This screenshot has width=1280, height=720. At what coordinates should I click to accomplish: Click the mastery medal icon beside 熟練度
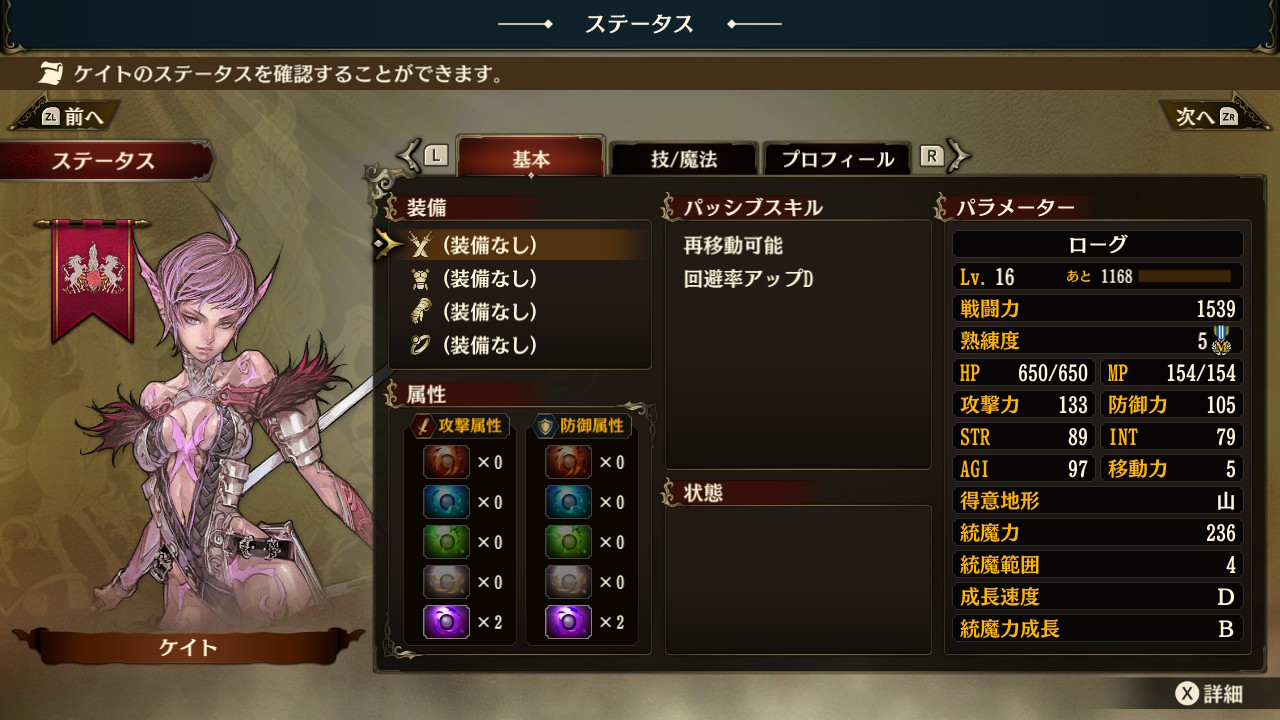(x=1221, y=340)
